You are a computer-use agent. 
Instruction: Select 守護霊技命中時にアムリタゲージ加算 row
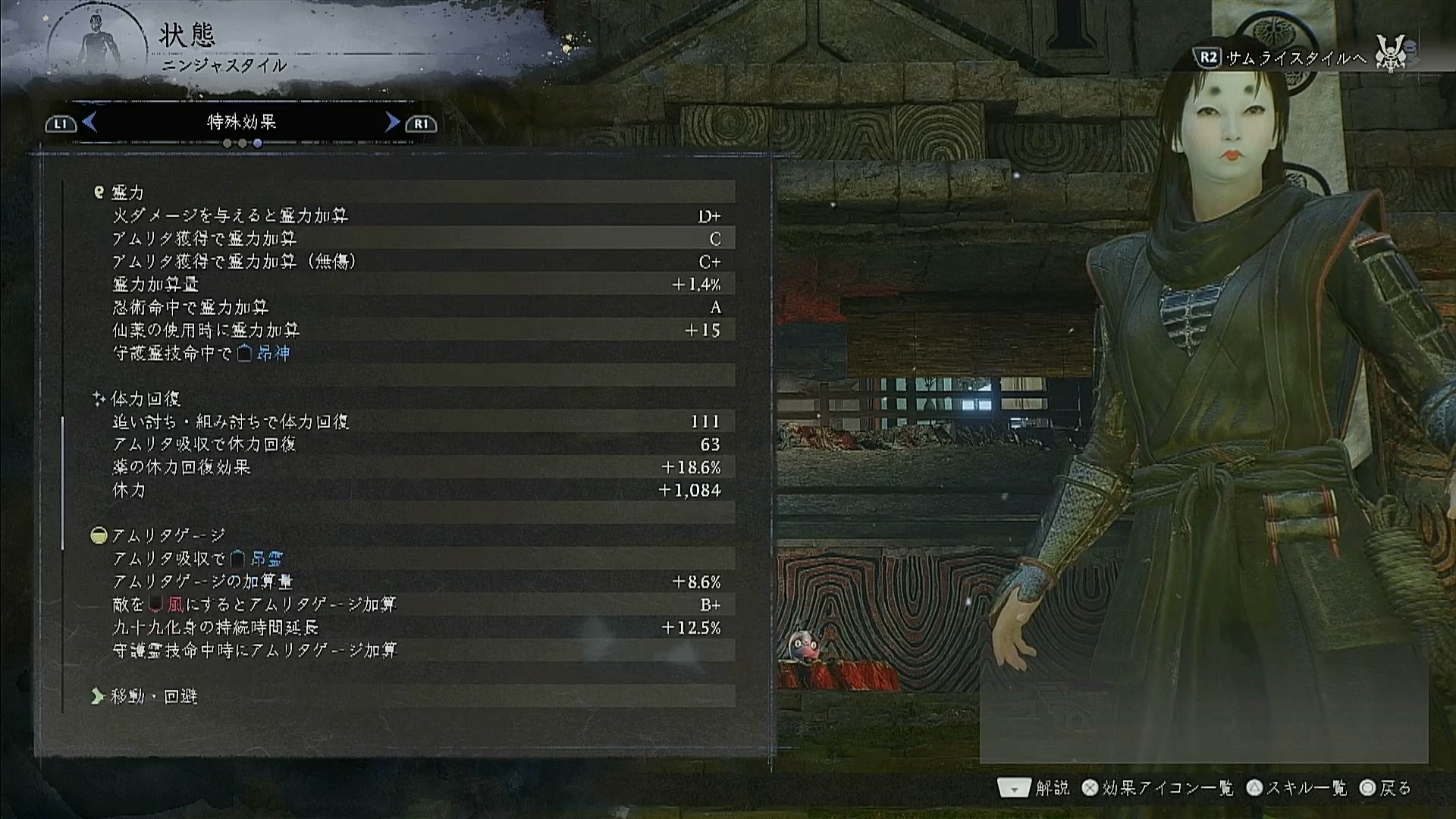(x=416, y=651)
